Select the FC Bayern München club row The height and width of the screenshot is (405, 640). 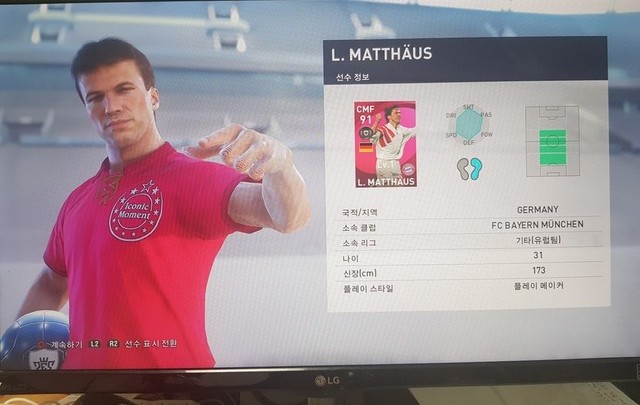(471, 225)
